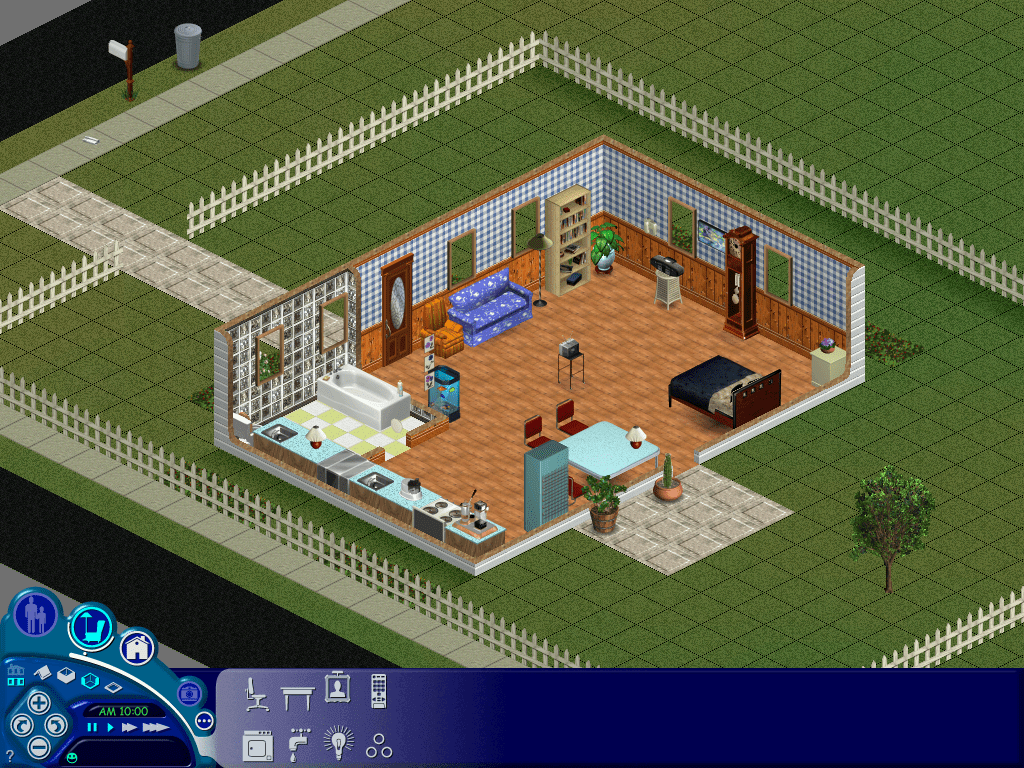Open the Plumbing category with the faucet icon

pos(297,745)
